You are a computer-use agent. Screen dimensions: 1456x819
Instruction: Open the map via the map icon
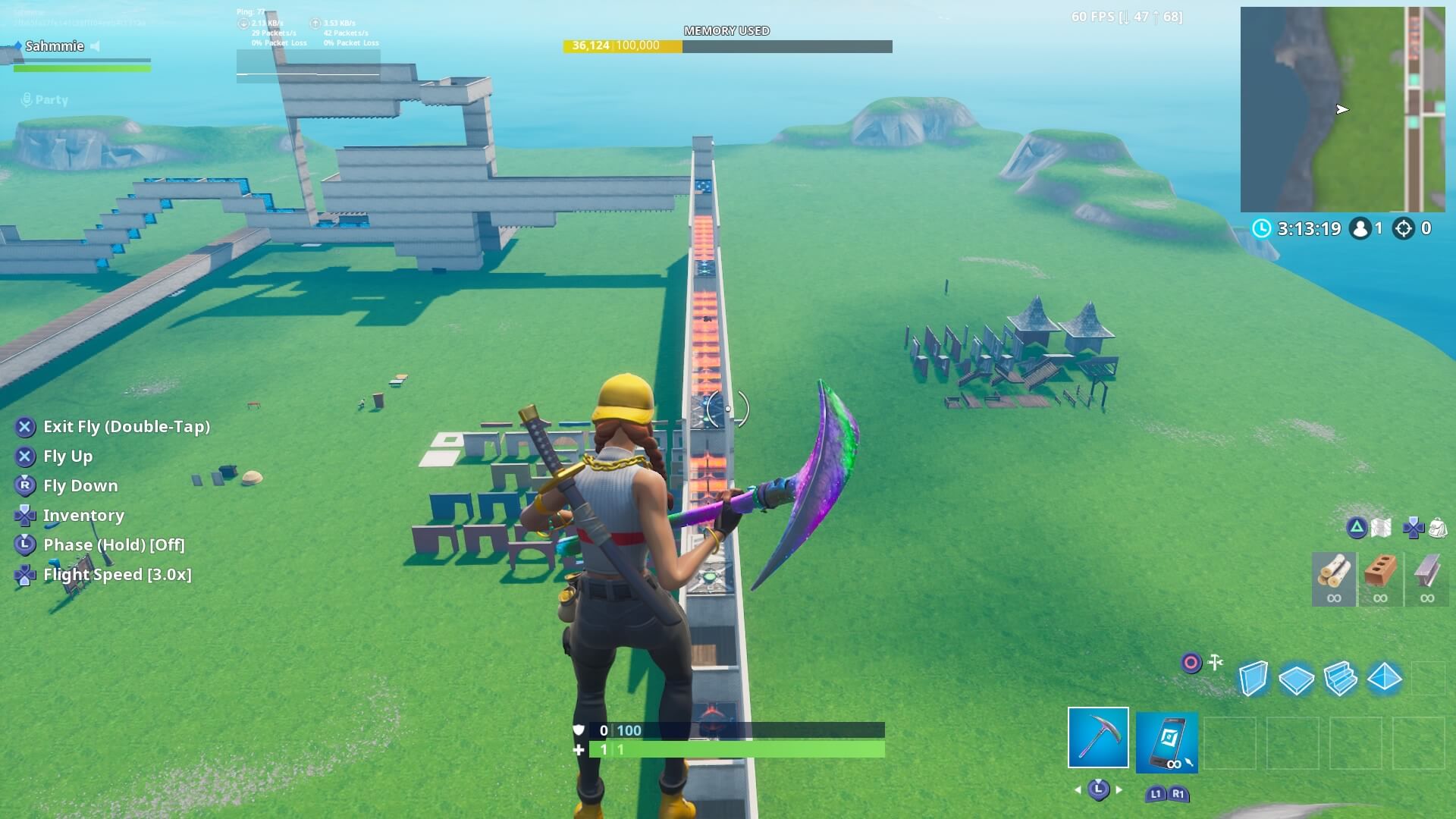(x=1379, y=526)
